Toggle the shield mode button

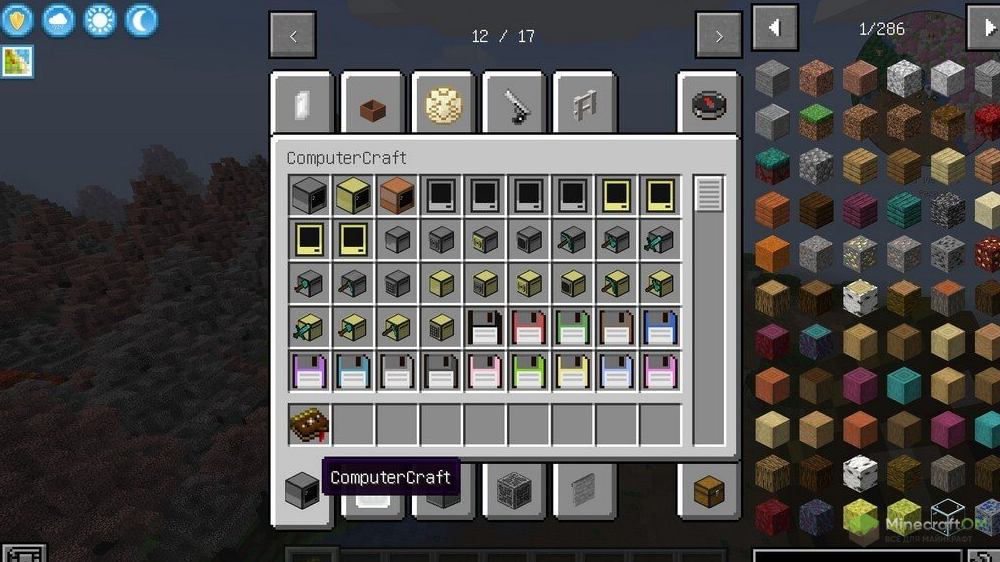17,19
